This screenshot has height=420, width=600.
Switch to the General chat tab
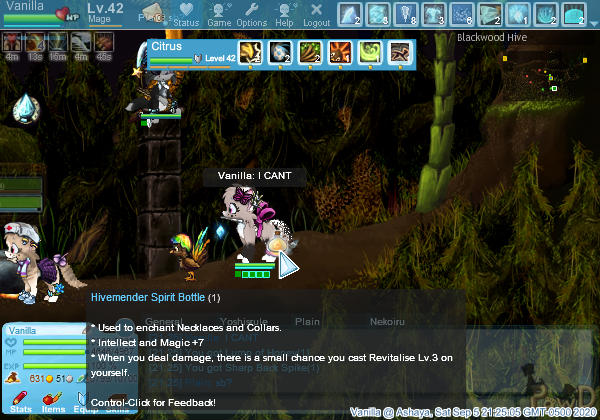[x=163, y=322]
